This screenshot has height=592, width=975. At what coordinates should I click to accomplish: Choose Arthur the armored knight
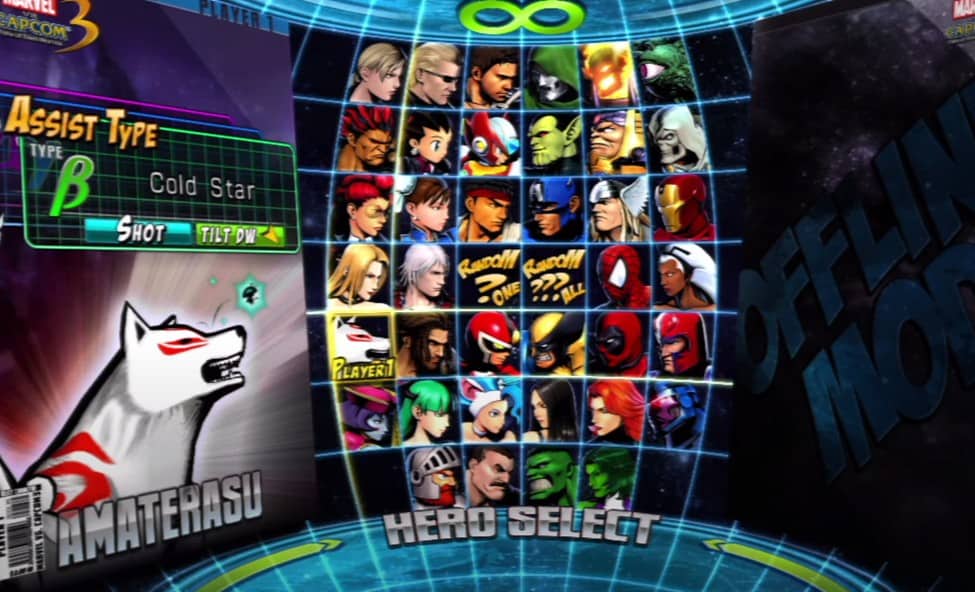point(434,474)
